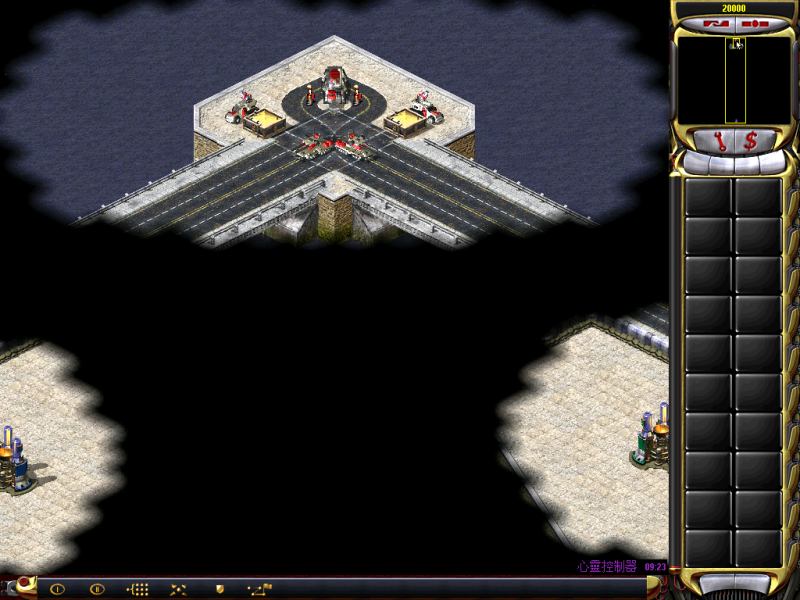Viewport: 800px width, 600px height.
Task: Toggle the waypoint planning flag button
Action: tap(260, 589)
